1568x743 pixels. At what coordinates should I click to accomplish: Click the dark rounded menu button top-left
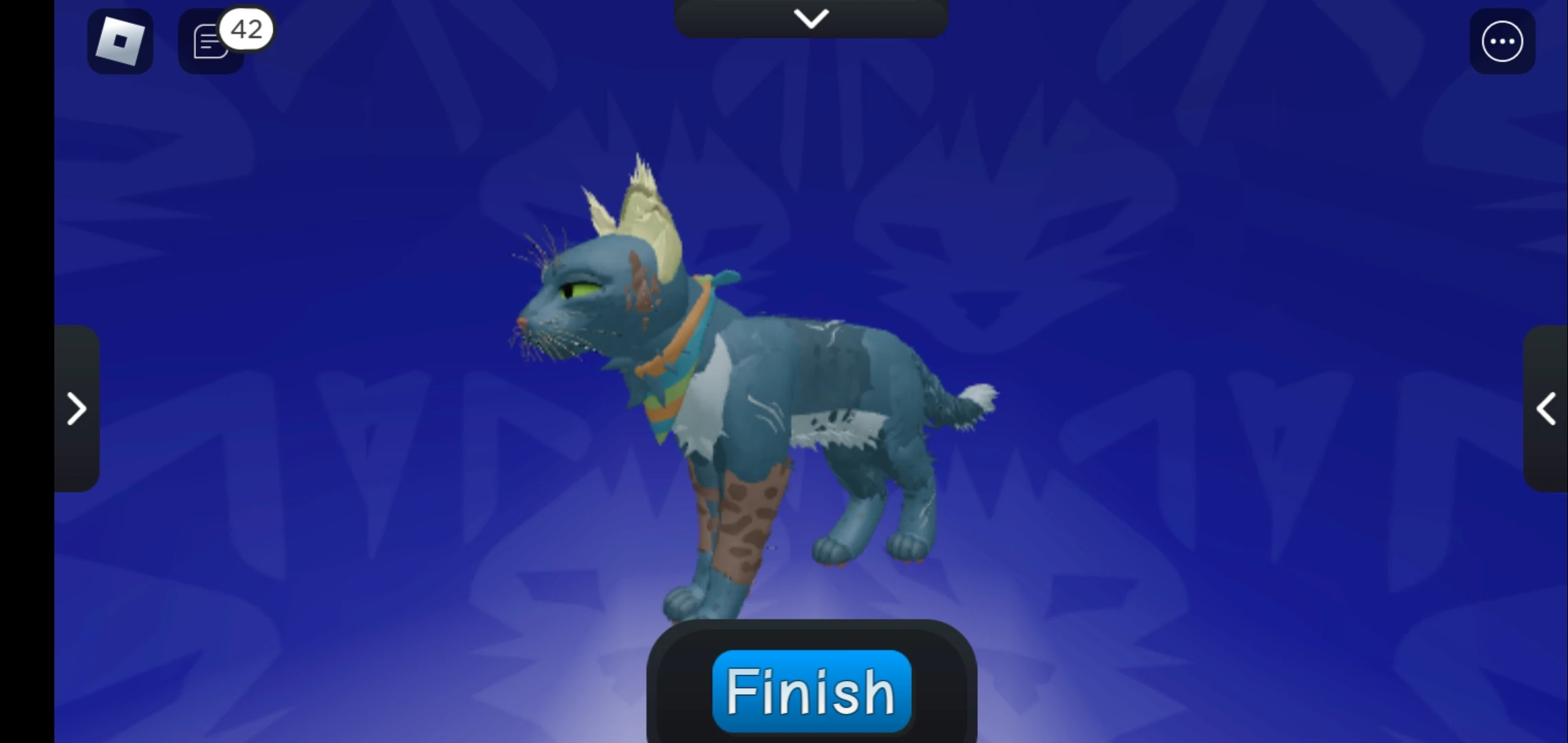pos(120,41)
